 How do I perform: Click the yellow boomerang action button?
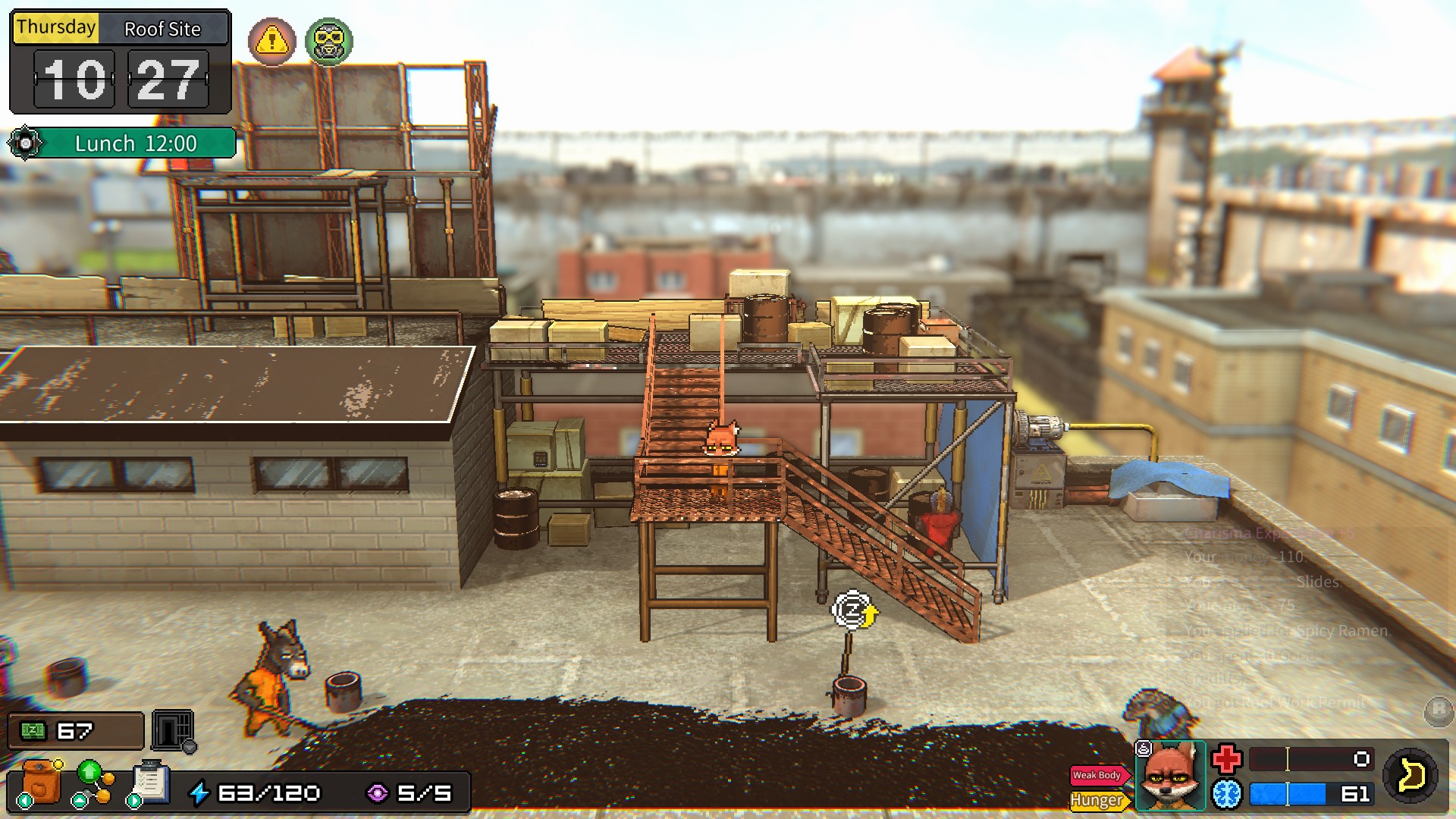(x=1410, y=776)
